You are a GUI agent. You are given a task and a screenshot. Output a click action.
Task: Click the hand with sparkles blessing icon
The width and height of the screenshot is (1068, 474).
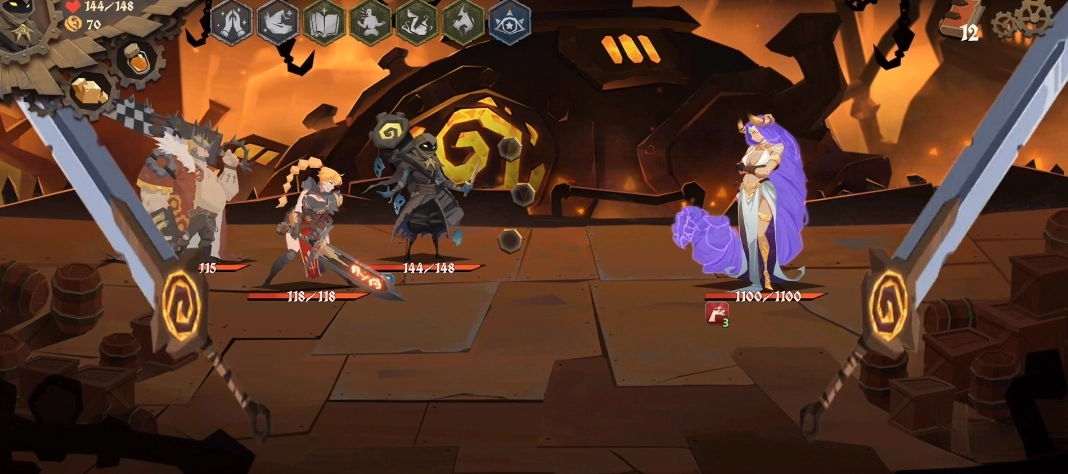(x=278, y=22)
